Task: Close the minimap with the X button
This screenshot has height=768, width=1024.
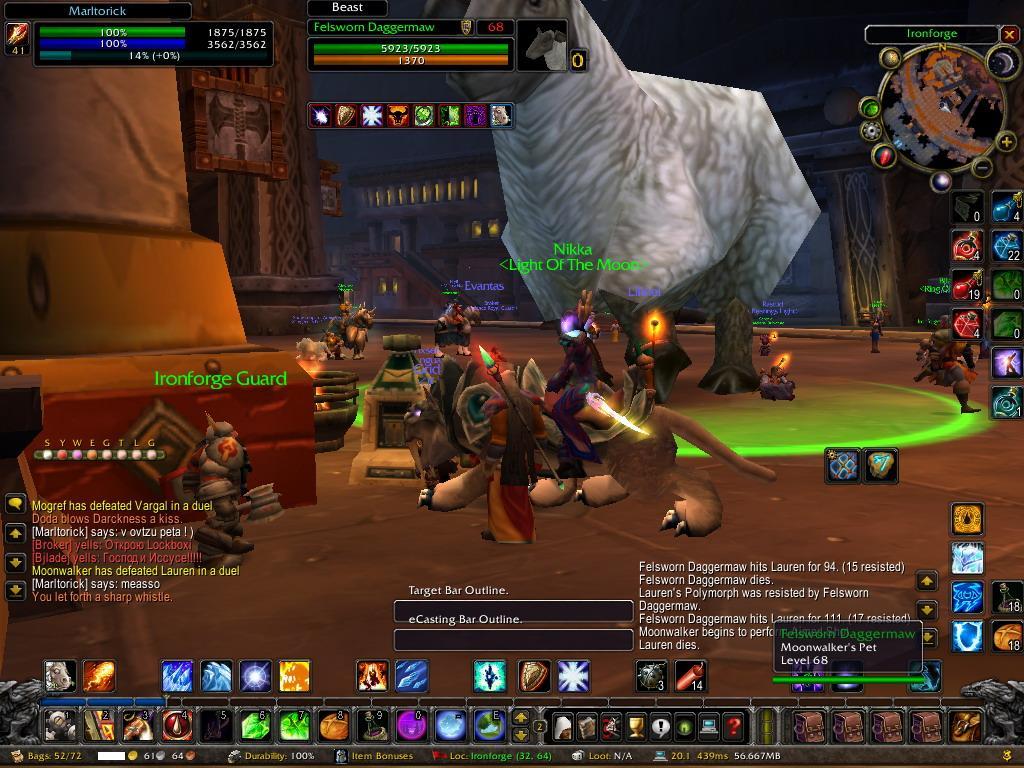Action: click(1008, 34)
